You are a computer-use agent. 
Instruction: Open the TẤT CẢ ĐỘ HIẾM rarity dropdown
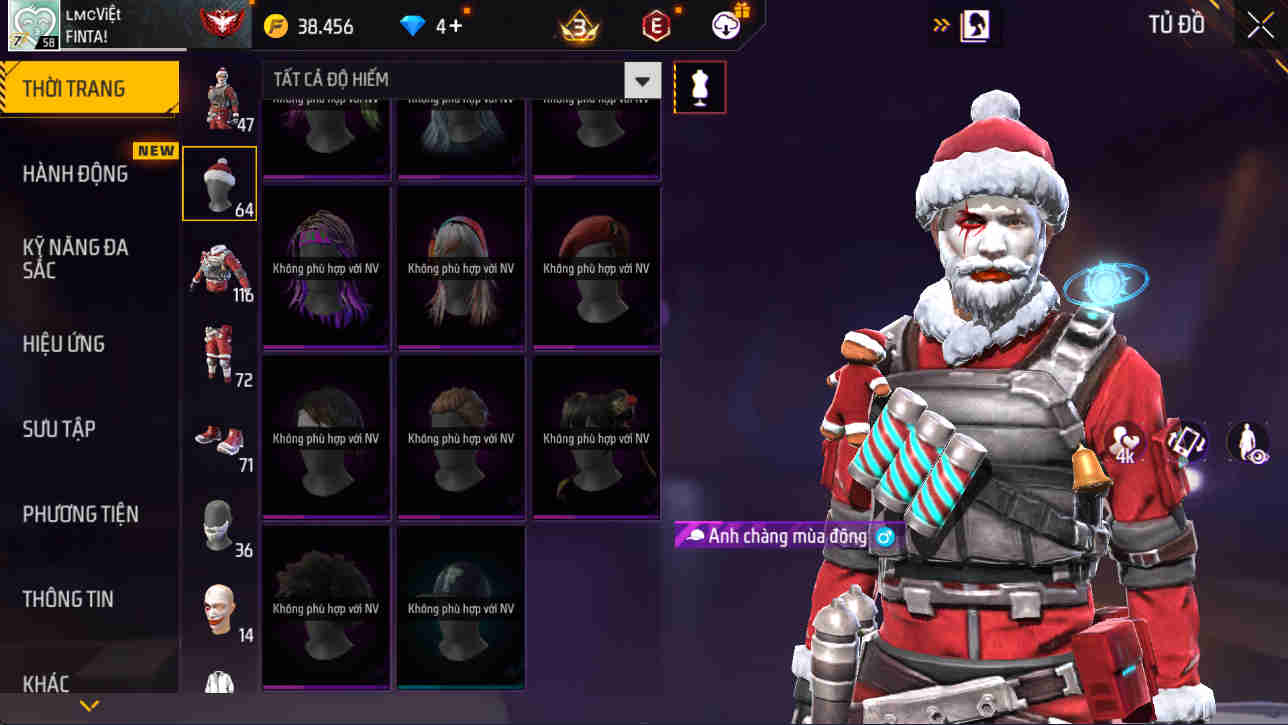click(x=642, y=80)
